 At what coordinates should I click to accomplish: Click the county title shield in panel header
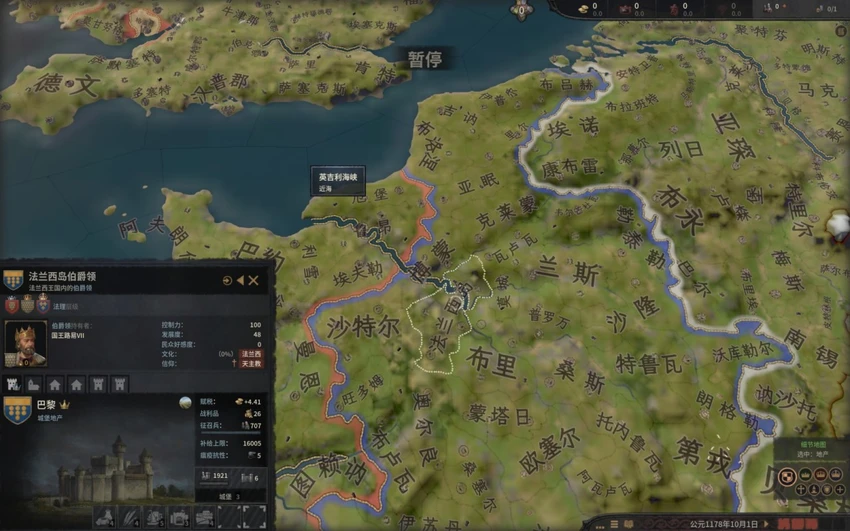(x=13, y=280)
